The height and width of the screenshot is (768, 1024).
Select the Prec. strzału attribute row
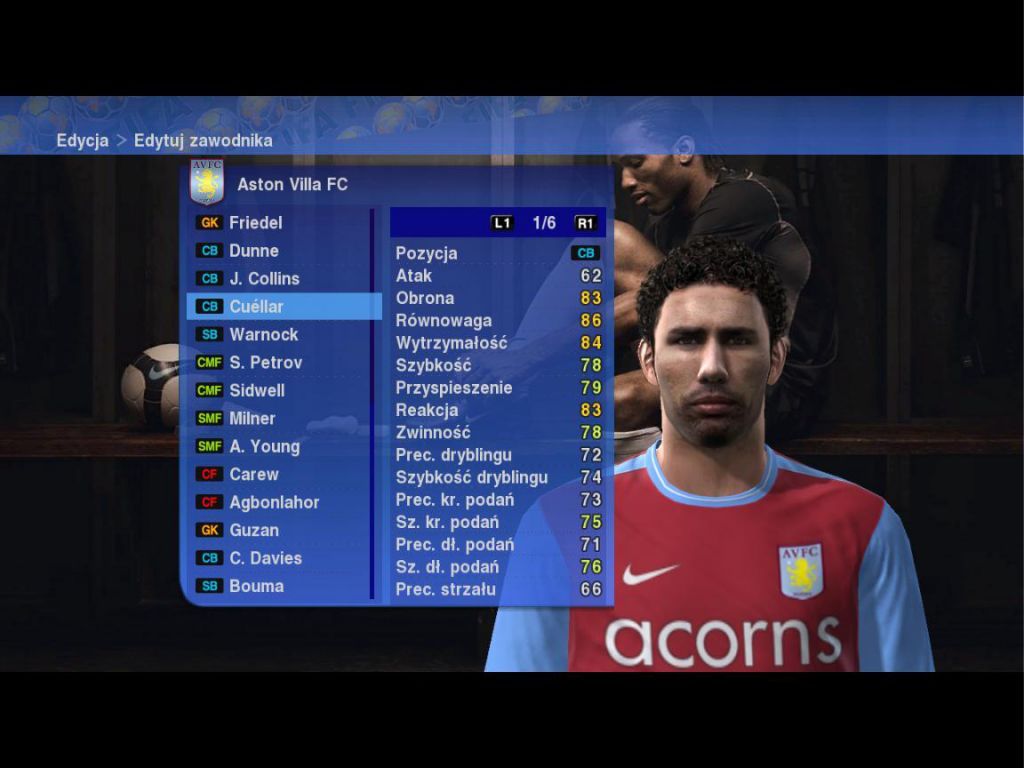pos(497,590)
